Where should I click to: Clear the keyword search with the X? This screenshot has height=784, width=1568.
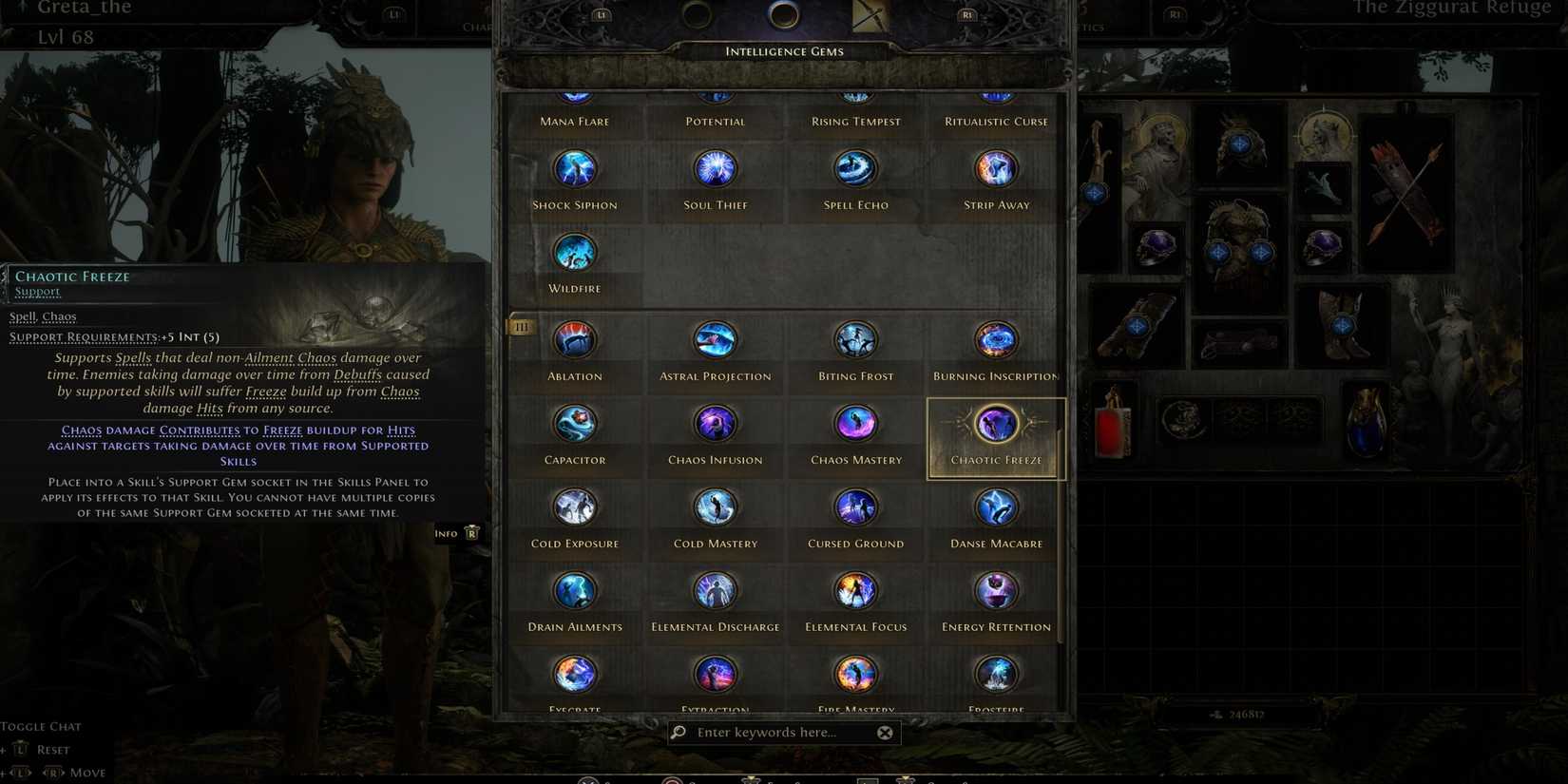click(x=885, y=732)
